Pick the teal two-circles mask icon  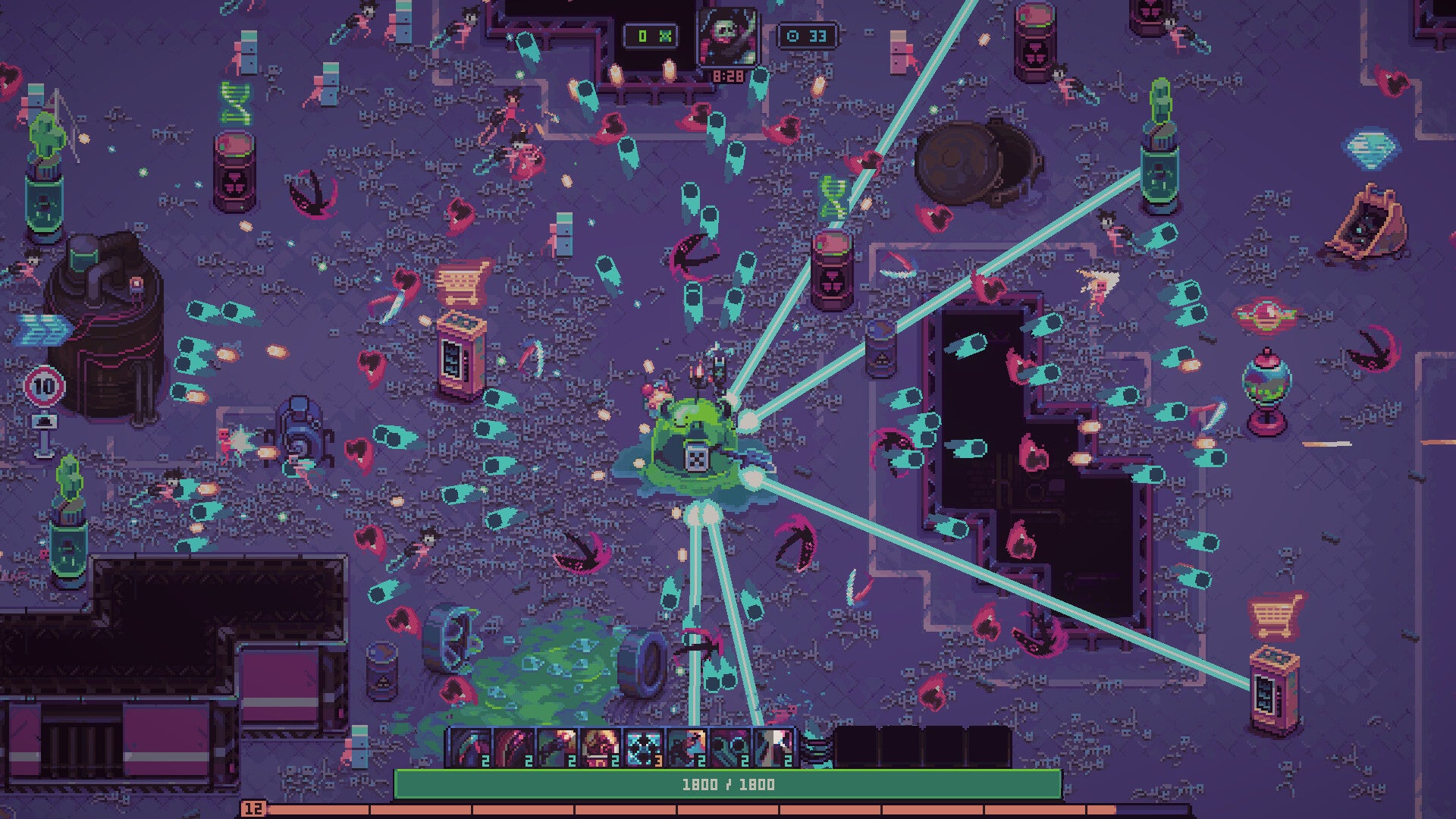(x=730, y=747)
